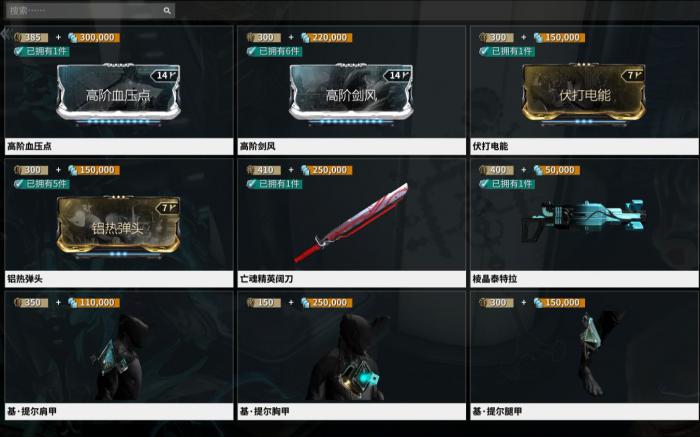This screenshot has width=700, height=437.
Task: Open the 伏打电能 mod offer
Action: pyautogui.click(x=584, y=94)
